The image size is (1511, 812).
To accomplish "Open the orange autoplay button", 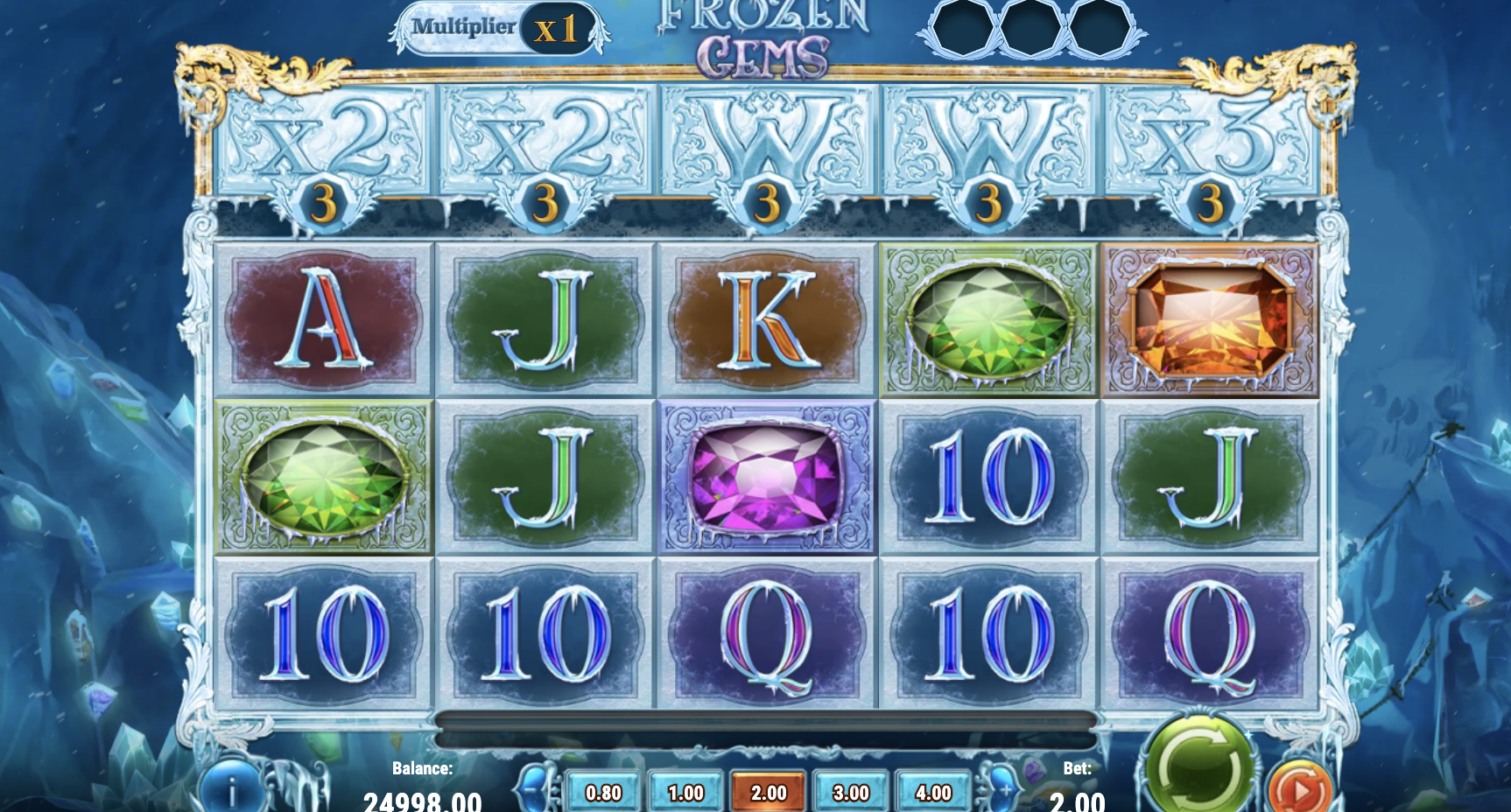I will pyautogui.click(x=1302, y=786).
